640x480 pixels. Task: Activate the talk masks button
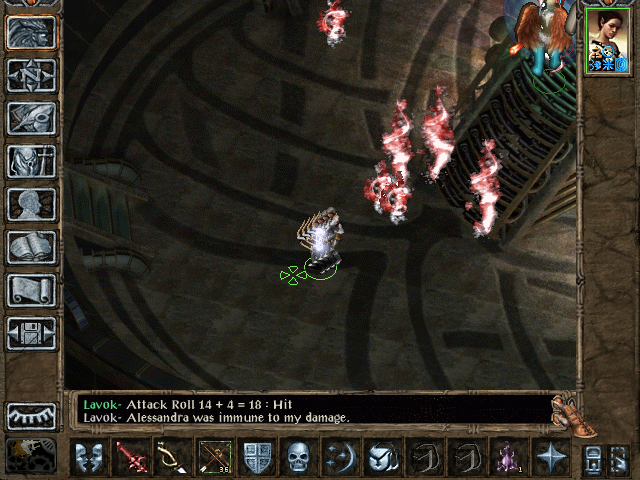coord(89,458)
